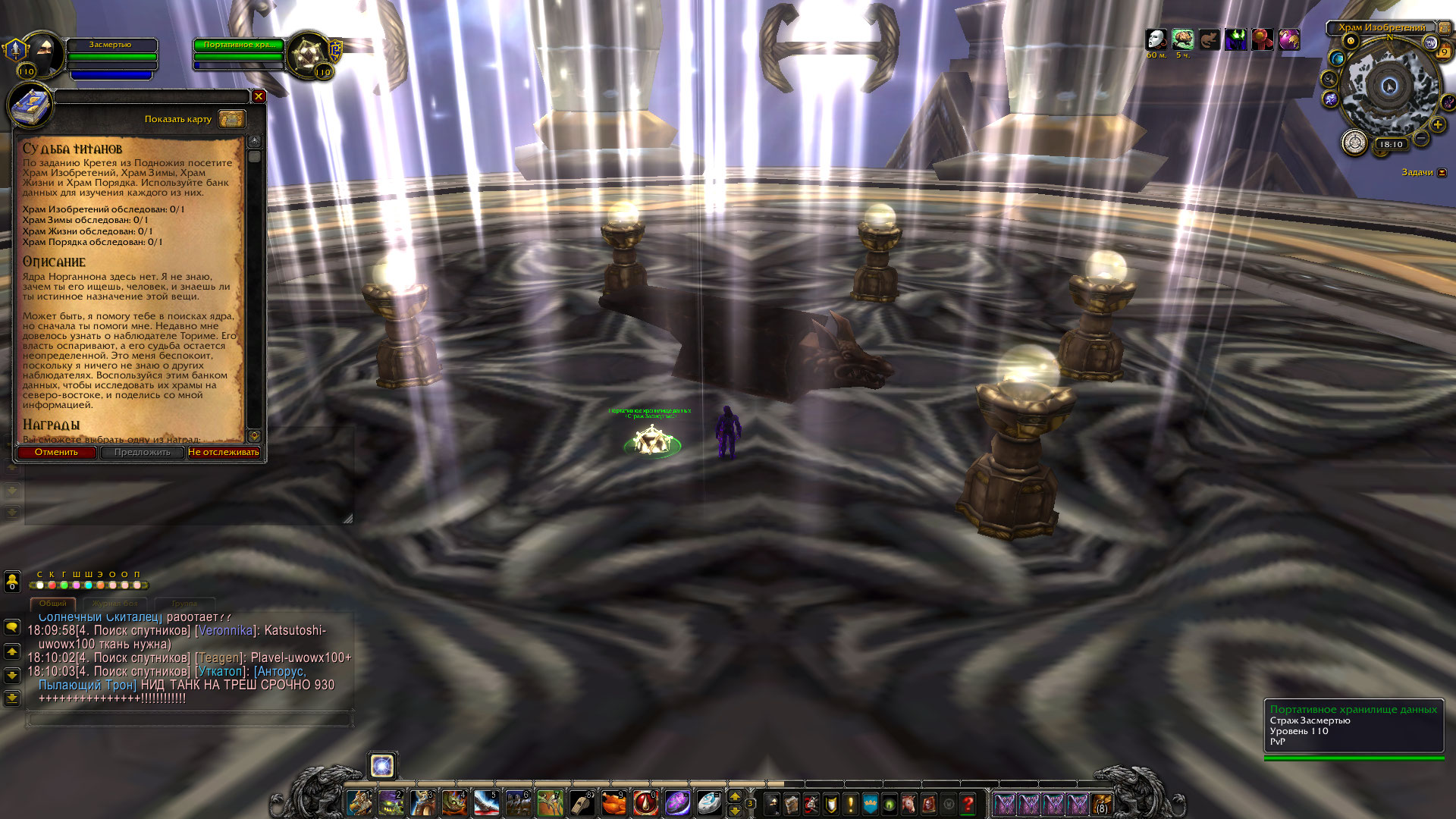1456x819 pixels.
Task: Close the quest log window
Action: 259,96
